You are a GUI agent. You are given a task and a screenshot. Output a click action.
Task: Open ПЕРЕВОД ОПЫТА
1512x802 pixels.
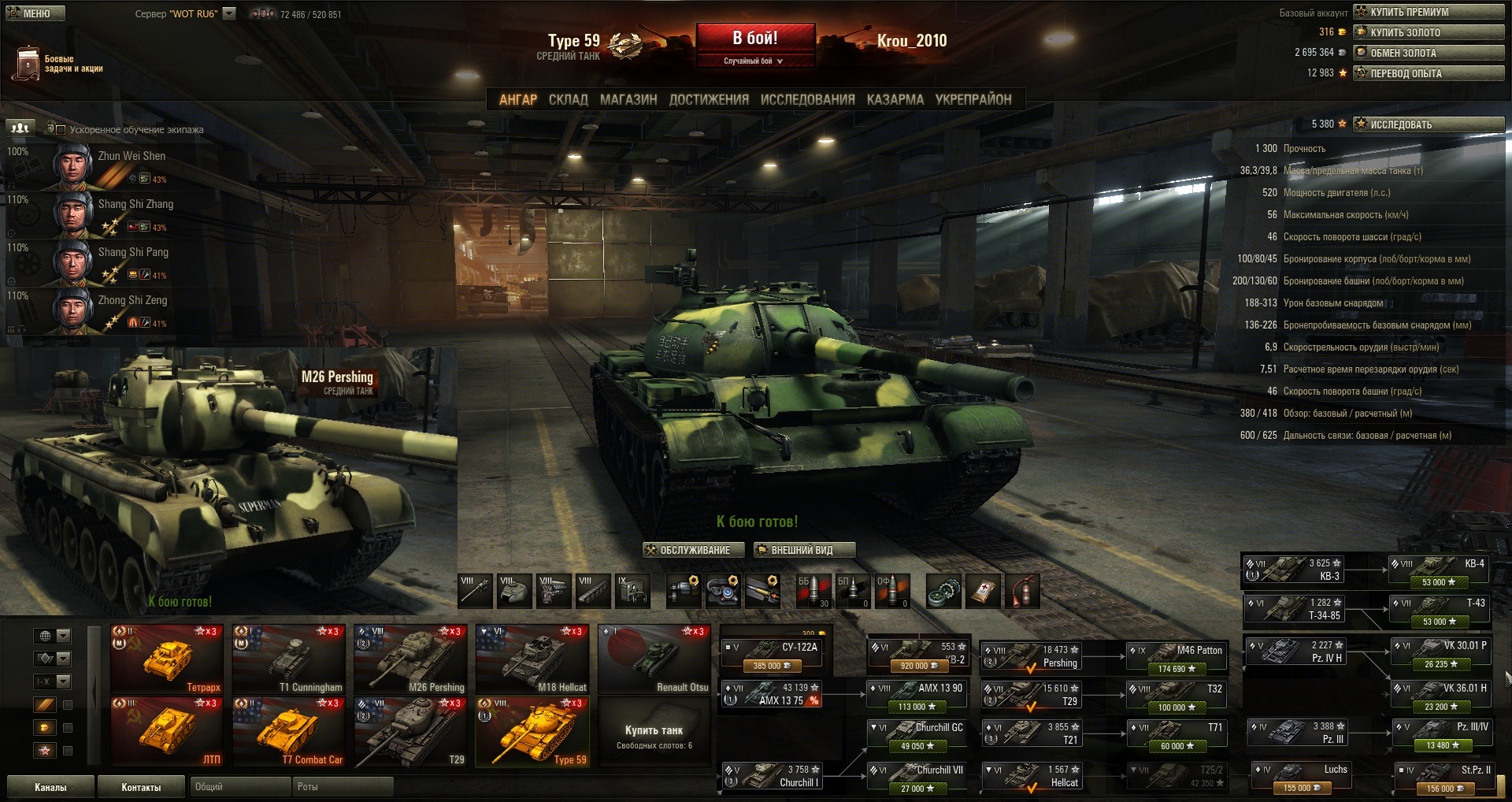(1428, 73)
